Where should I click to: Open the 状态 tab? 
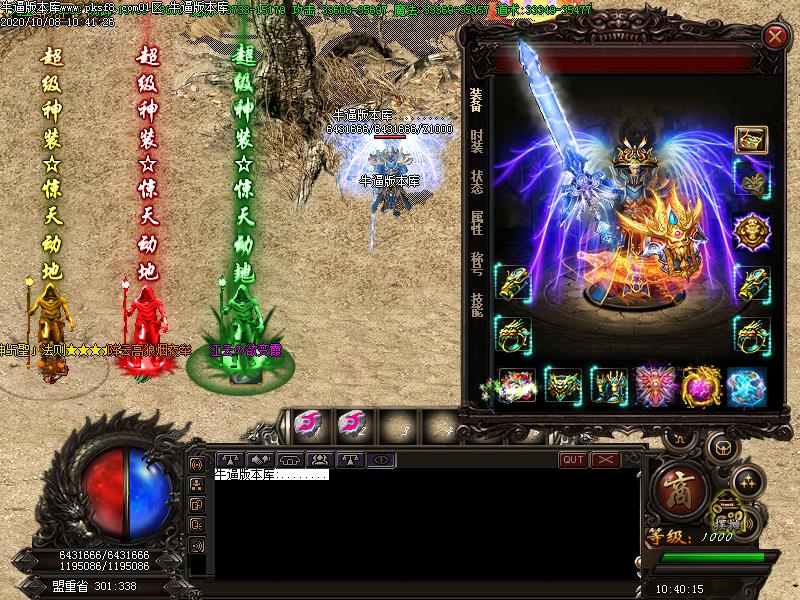(x=477, y=181)
